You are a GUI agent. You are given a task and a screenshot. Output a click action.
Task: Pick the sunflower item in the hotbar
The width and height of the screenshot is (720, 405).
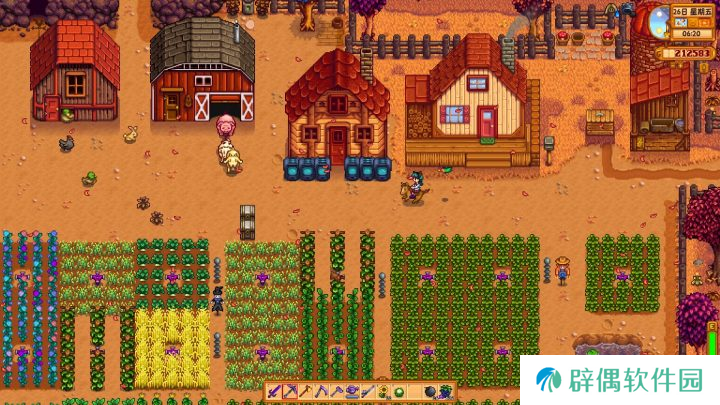coord(382,392)
